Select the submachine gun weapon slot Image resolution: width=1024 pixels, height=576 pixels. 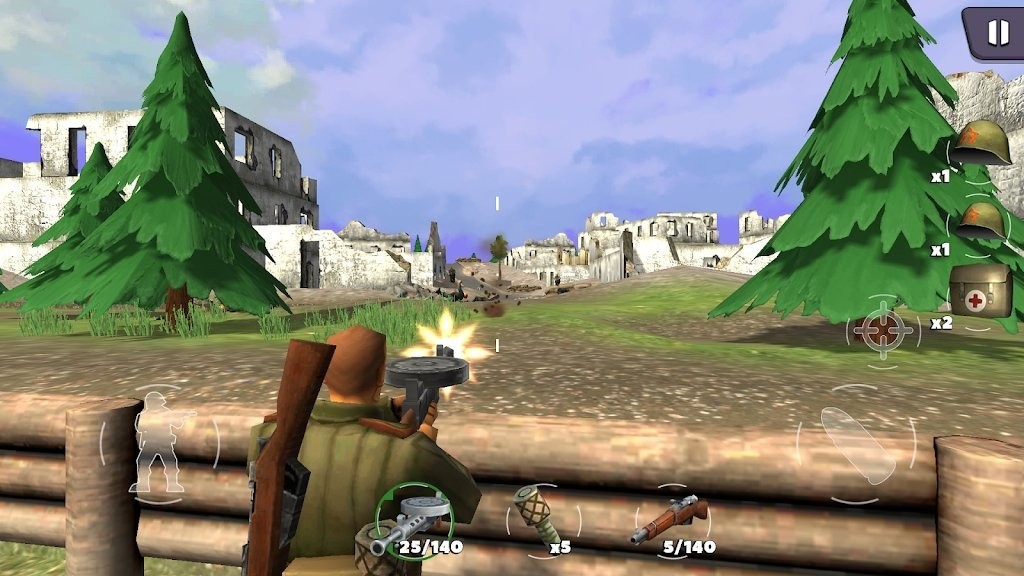(414, 521)
